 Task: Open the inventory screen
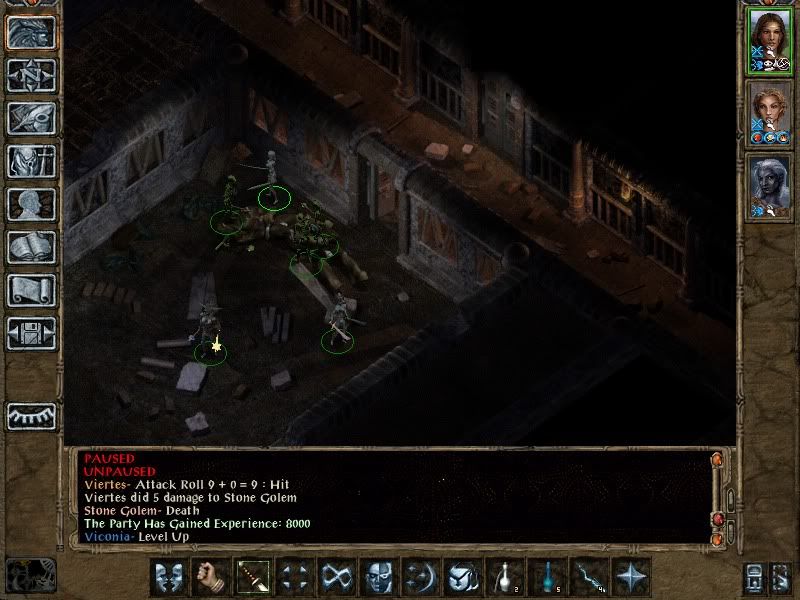click(x=32, y=161)
